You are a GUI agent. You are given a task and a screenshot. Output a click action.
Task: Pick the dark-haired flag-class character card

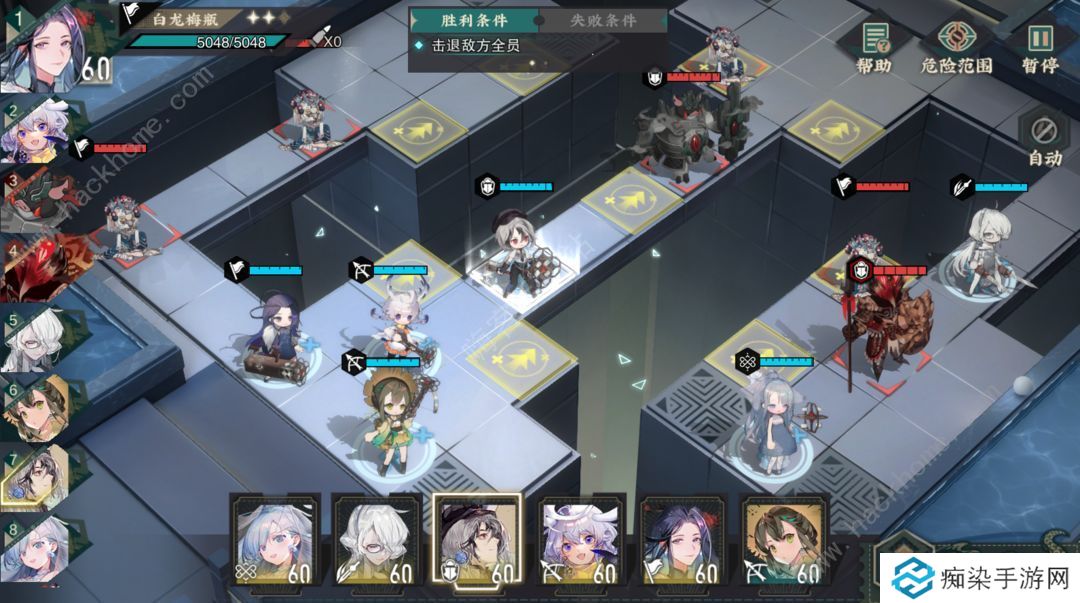(681, 539)
